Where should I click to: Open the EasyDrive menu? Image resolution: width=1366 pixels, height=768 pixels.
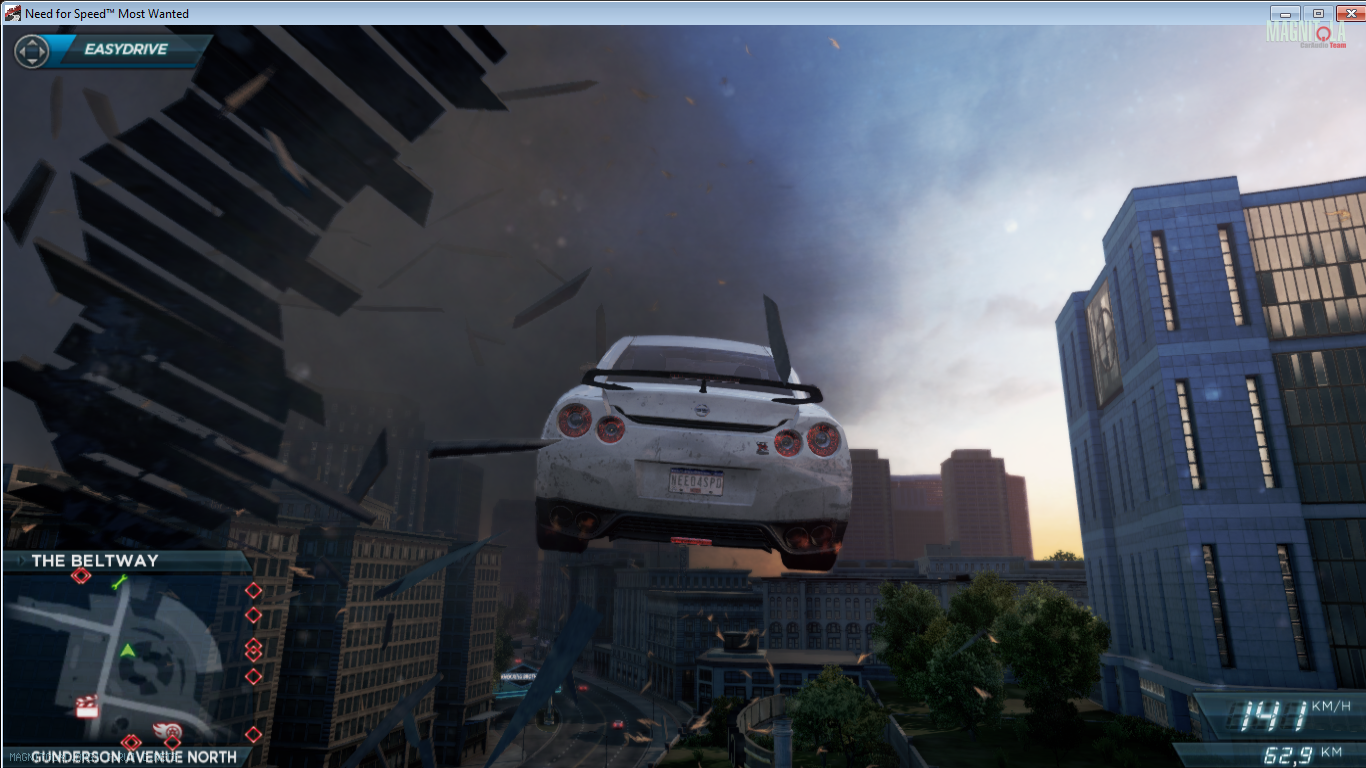click(x=125, y=50)
